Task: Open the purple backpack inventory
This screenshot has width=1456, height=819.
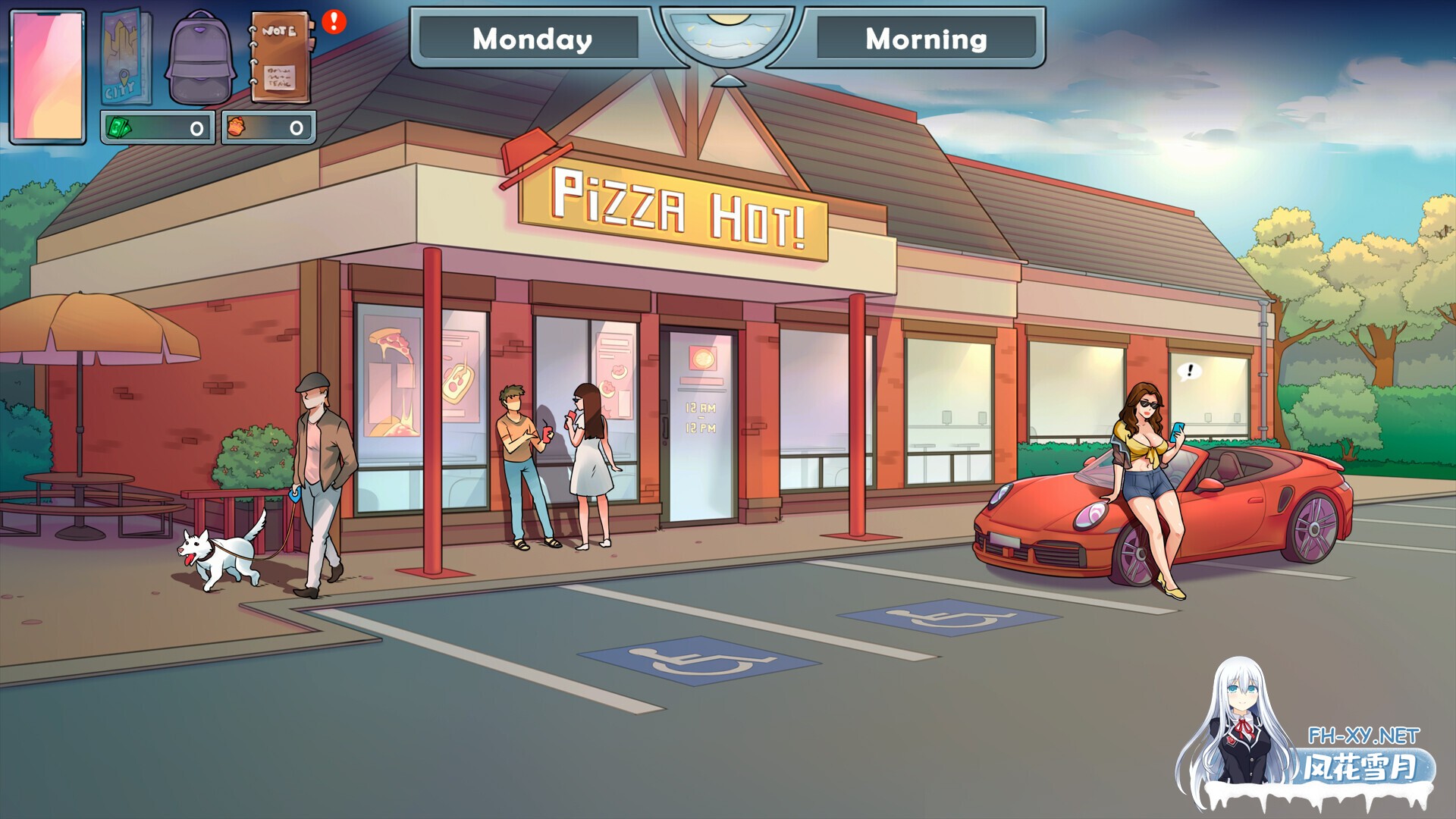Action: click(201, 58)
